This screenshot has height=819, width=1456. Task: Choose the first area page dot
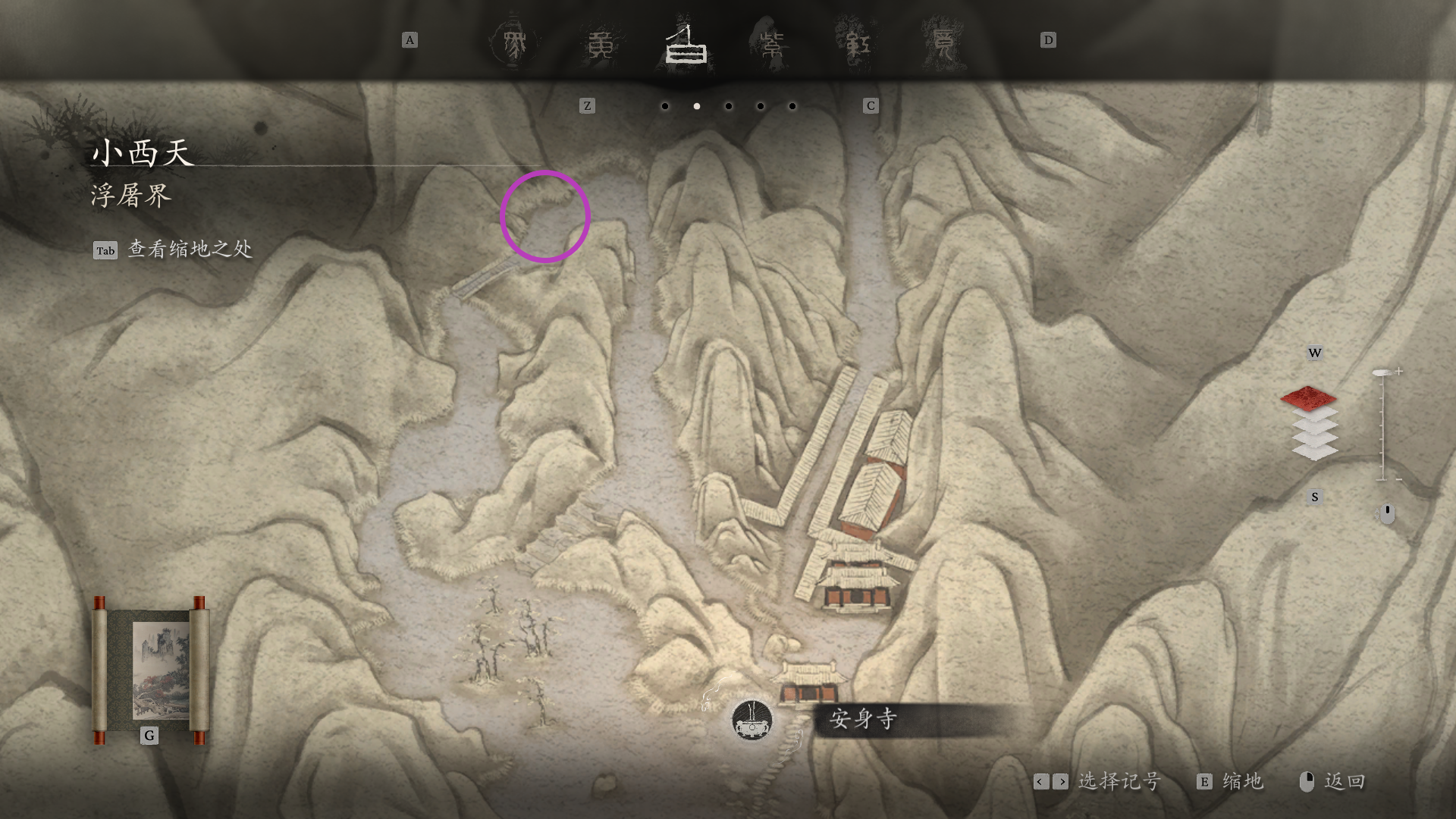(x=665, y=106)
